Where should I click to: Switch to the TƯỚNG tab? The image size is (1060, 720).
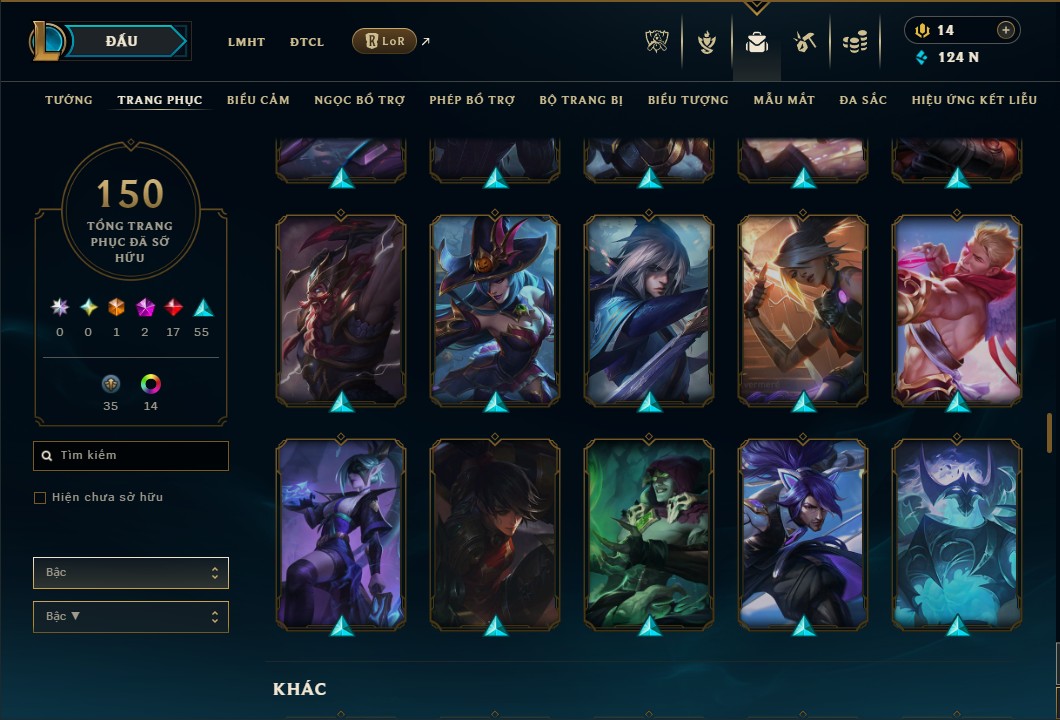(69, 100)
